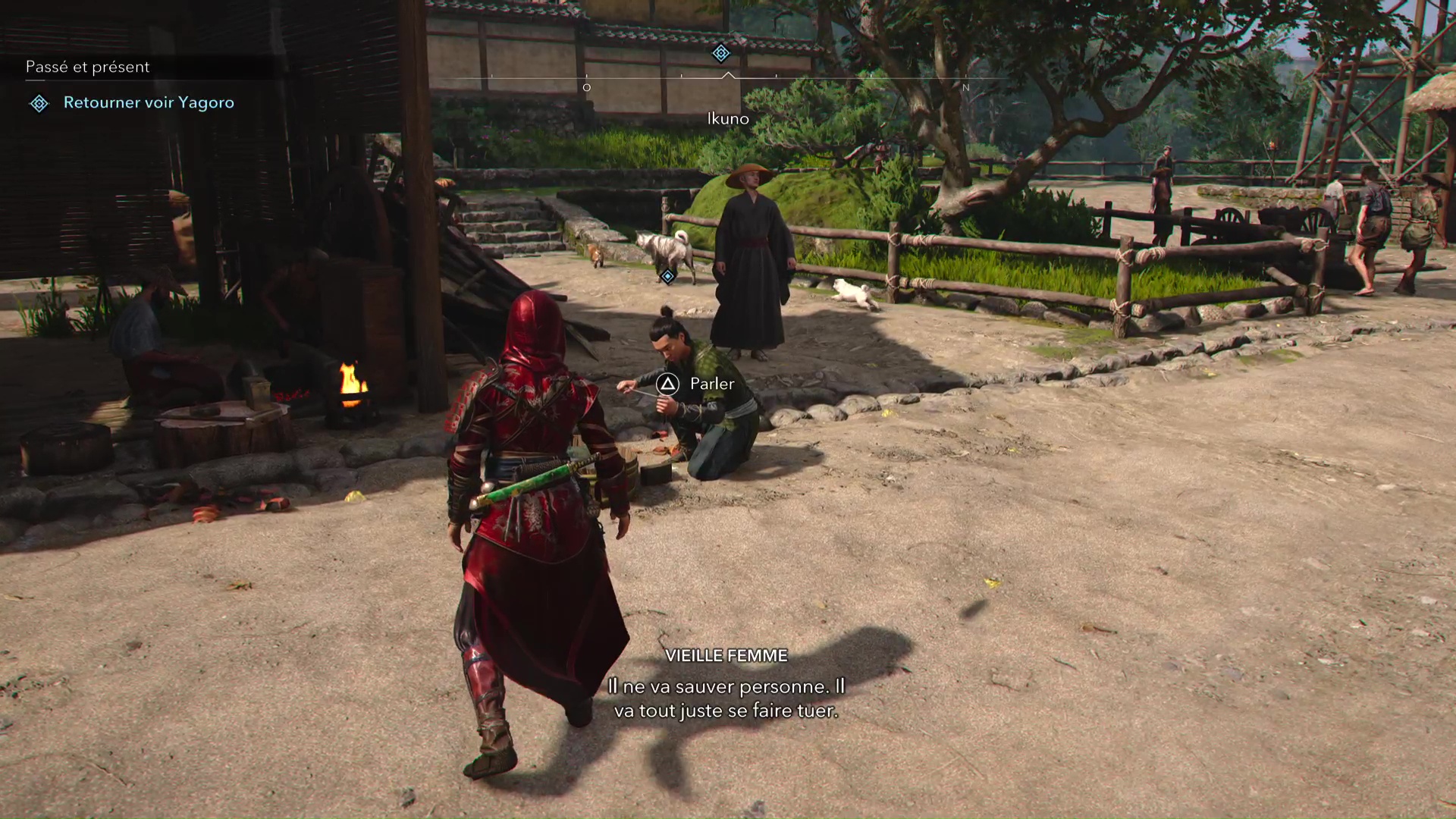This screenshot has width=1456, height=819.
Task: Click the subtitle text at the bottom
Action: (x=726, y=700)
